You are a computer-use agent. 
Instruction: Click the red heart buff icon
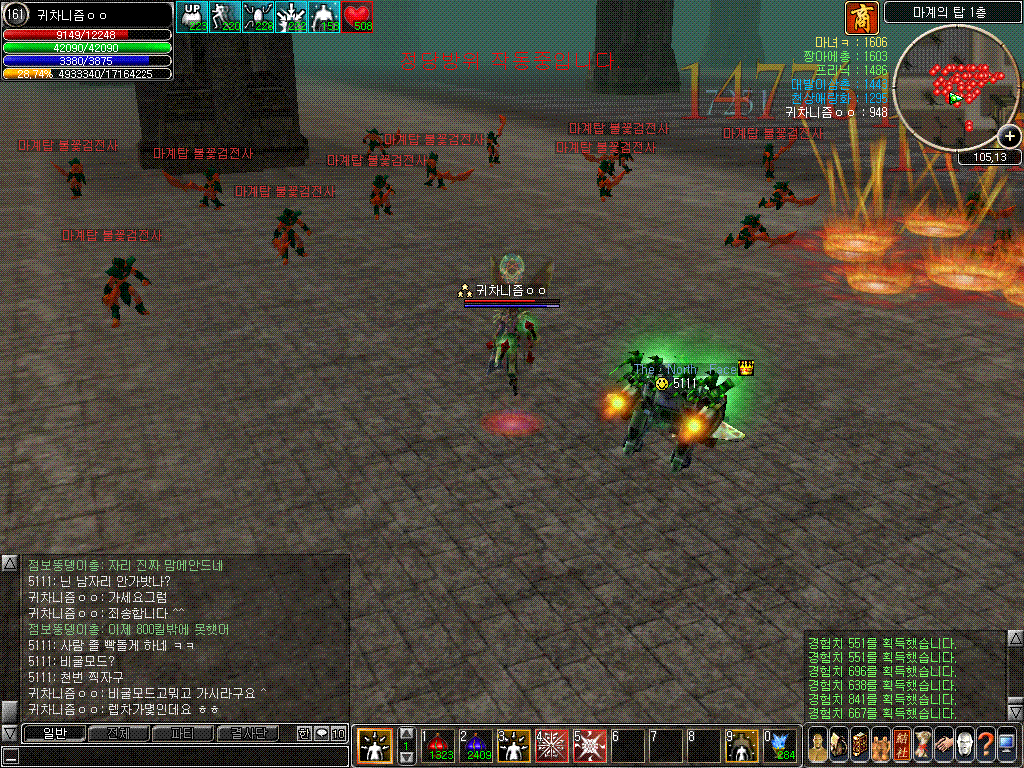click(x=358, y=17)
